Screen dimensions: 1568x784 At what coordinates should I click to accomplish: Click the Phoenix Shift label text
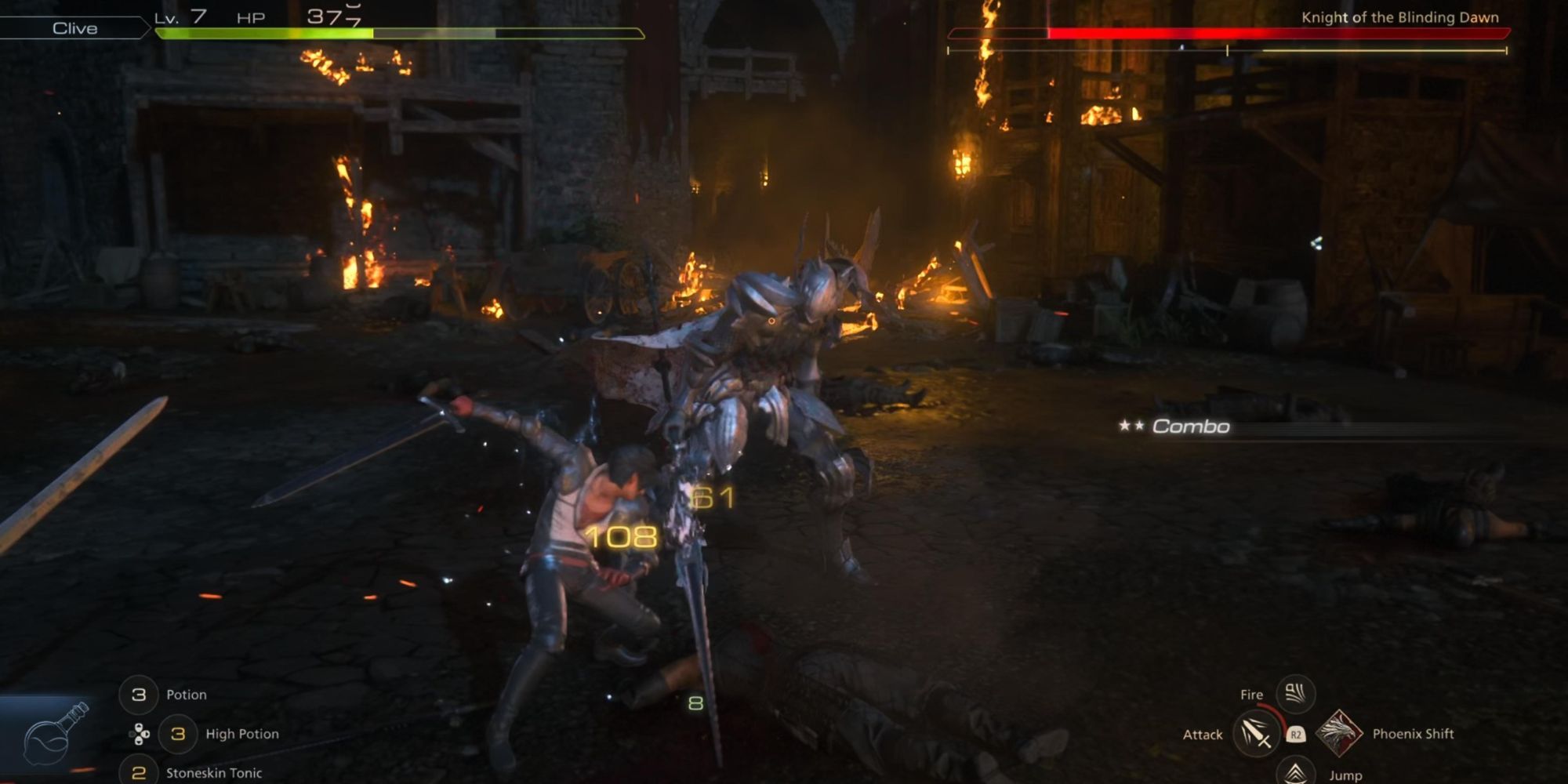1413,733
